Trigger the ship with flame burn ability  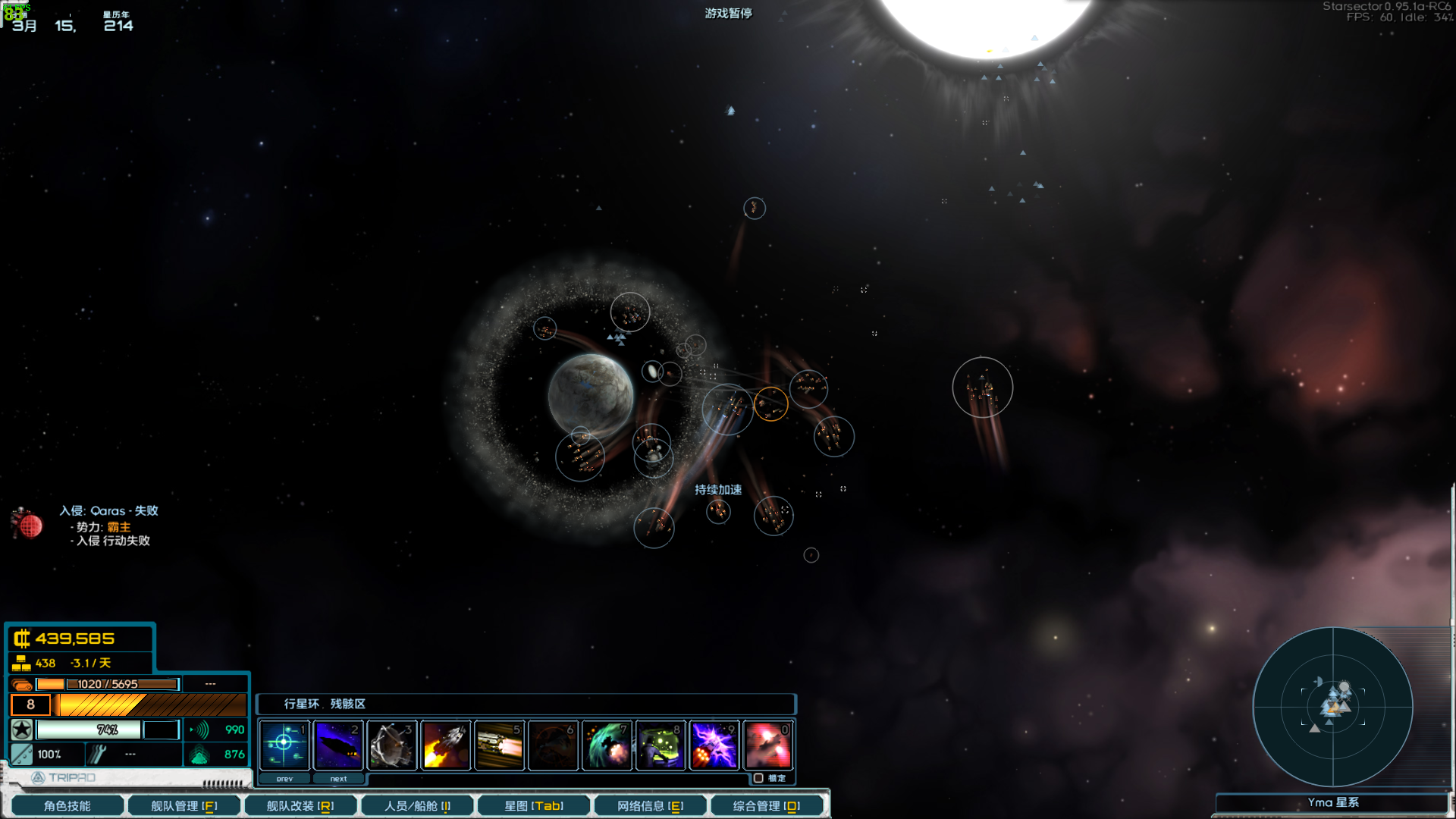pyautogui.click(x=446, y=745)
